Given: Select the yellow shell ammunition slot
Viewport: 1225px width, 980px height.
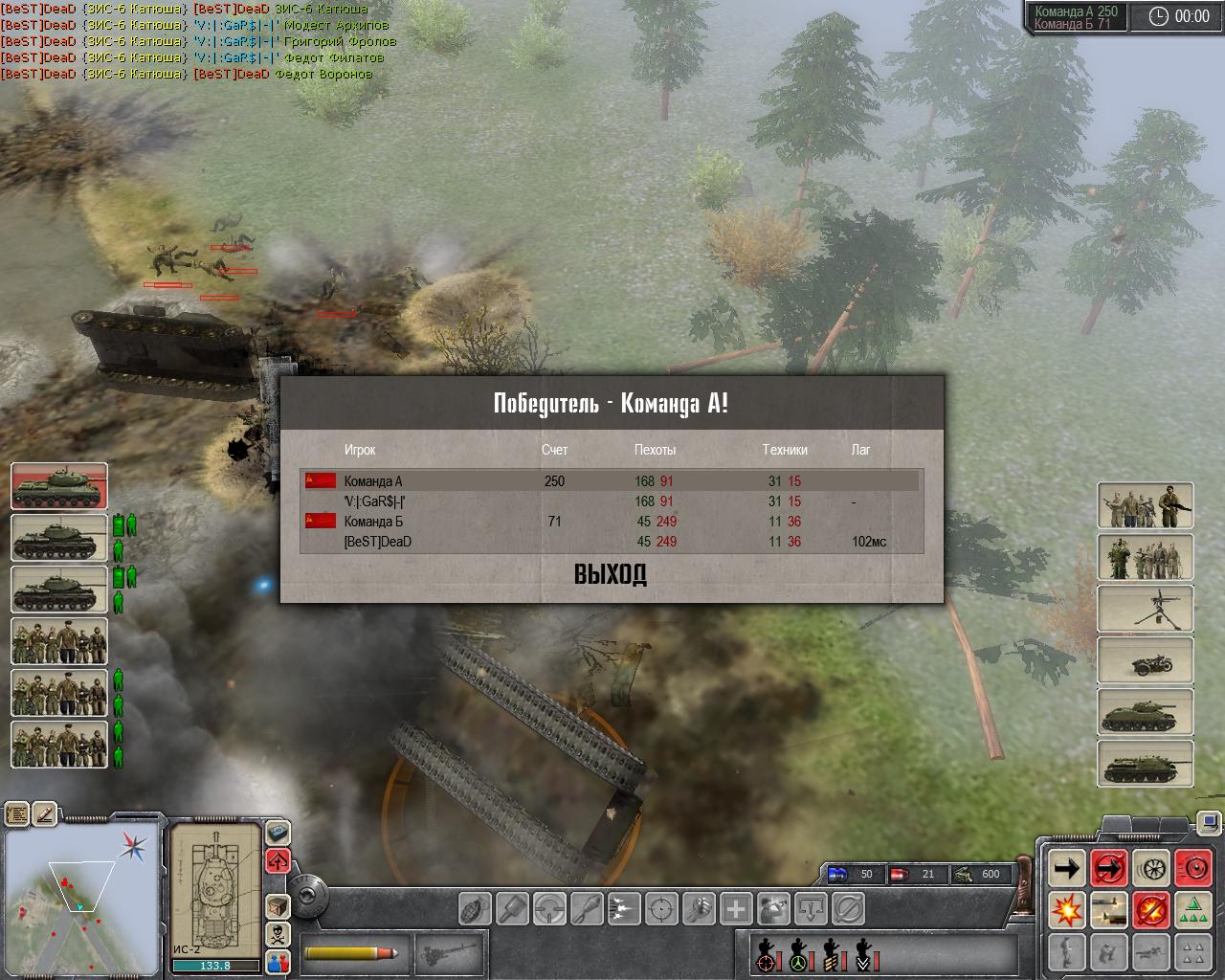Looking at the screenshot, I should tap(352, 953).
